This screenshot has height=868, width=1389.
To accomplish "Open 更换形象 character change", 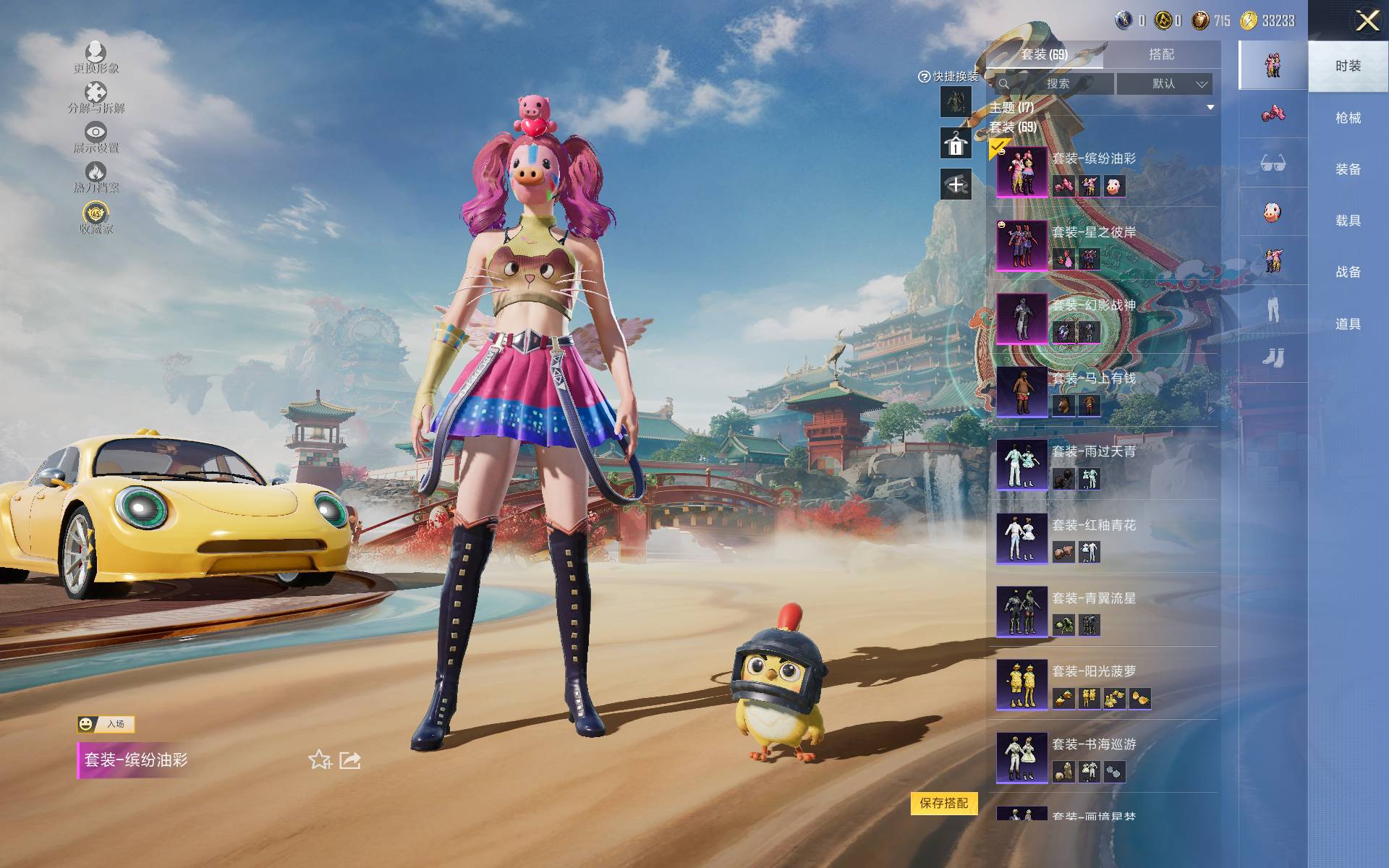I will pyautogui.click(x=95, y=57).
